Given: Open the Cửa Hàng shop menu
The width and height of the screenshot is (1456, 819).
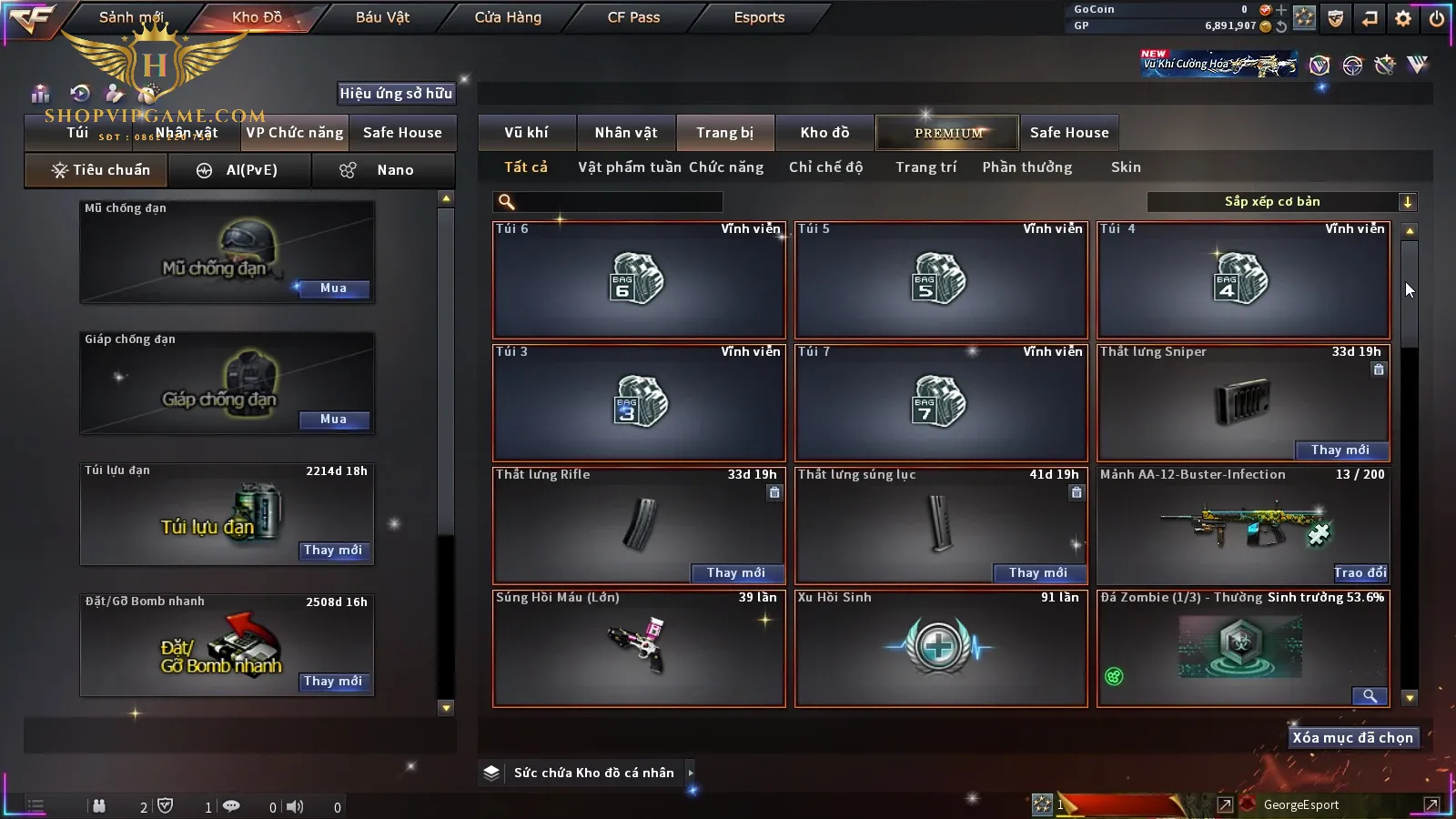Looking at the screenshot, I should pos(508,17).
